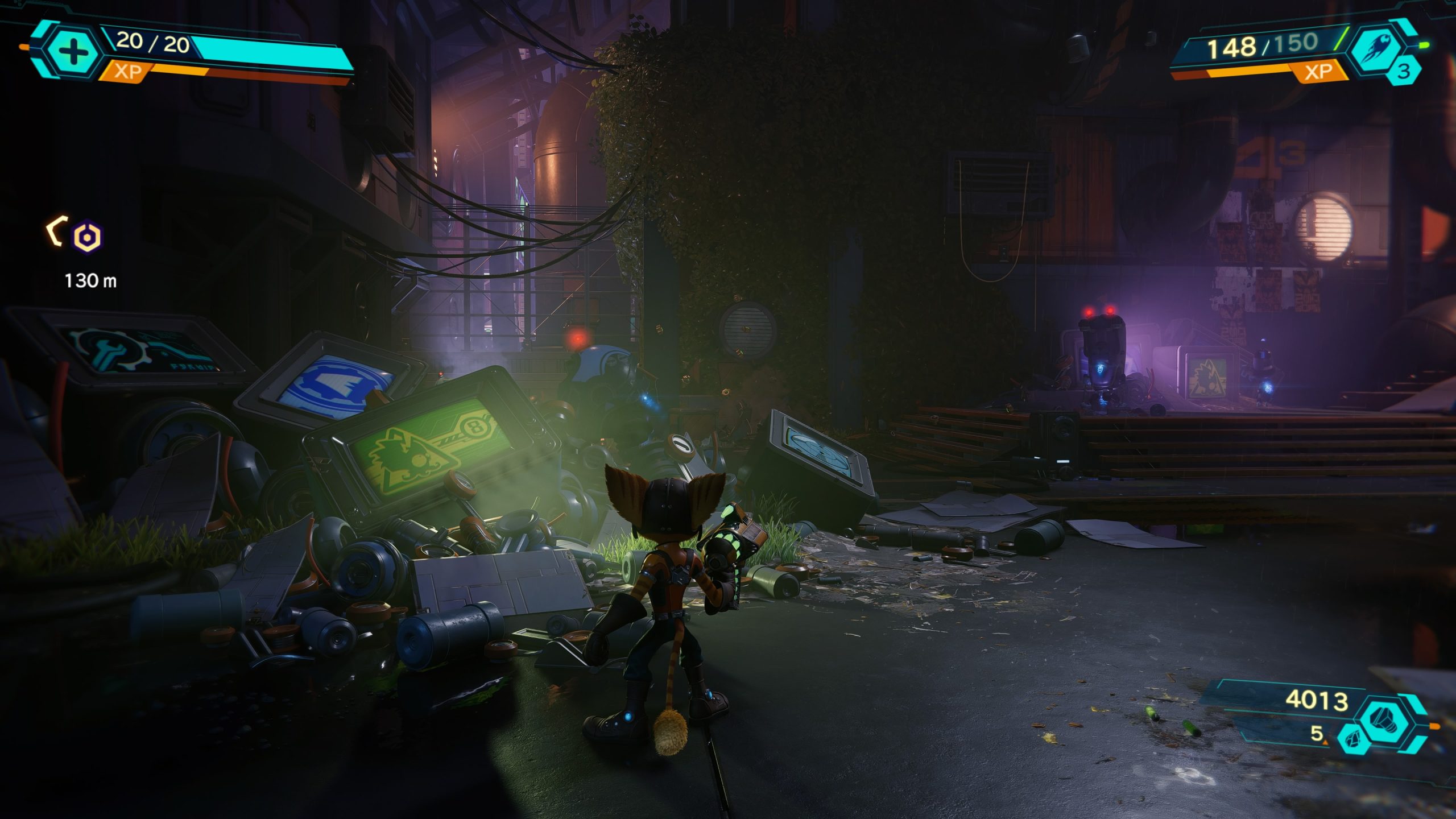Click the purple objective waypoint marker
This screenshot has width=1456, height=819.
(88, 236)
